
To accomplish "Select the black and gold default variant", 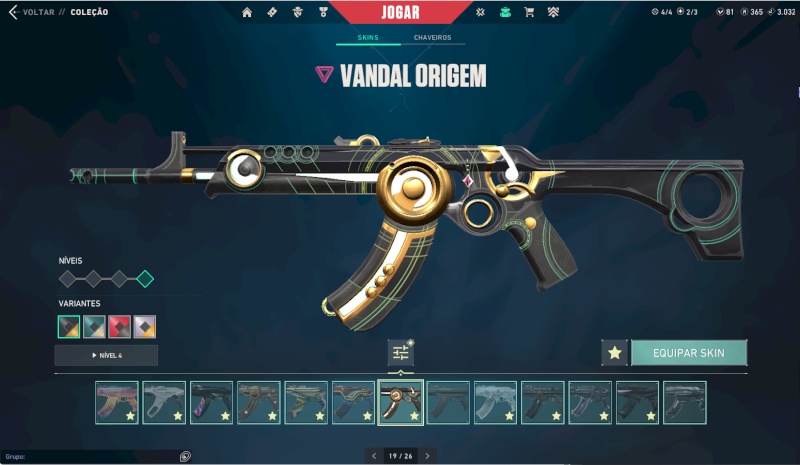I will pos(69,326).
